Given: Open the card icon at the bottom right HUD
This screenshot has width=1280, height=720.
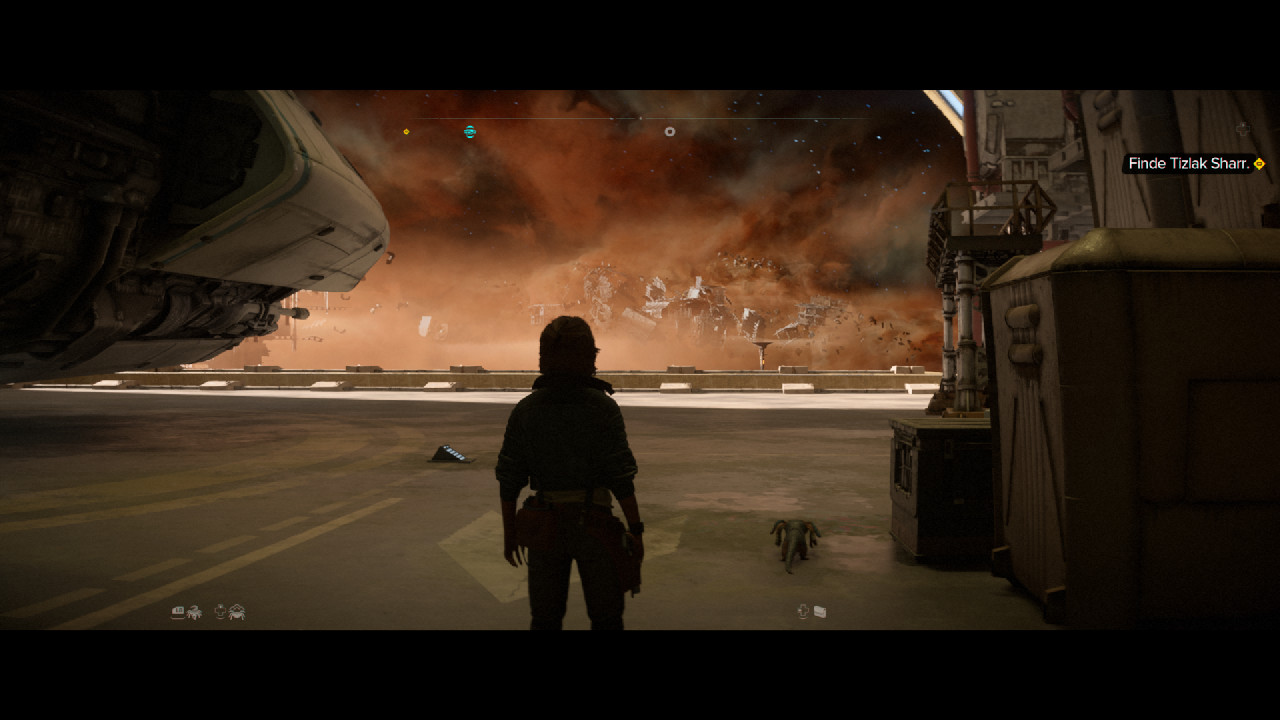Looking at the screenshot, I should [x=820, y=612].
